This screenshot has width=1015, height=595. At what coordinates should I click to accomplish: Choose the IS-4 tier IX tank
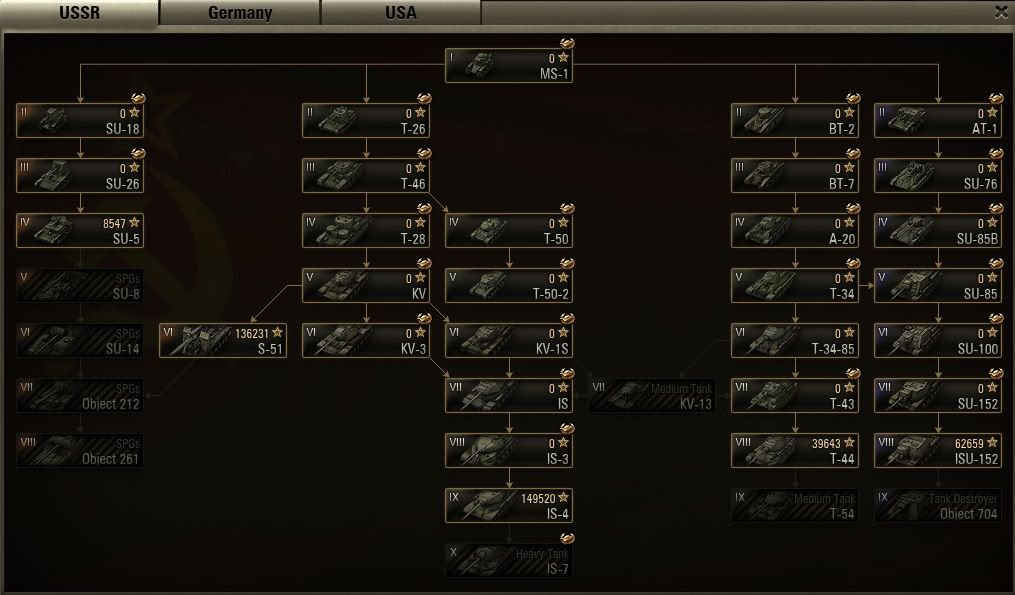(x=509, y=506)
